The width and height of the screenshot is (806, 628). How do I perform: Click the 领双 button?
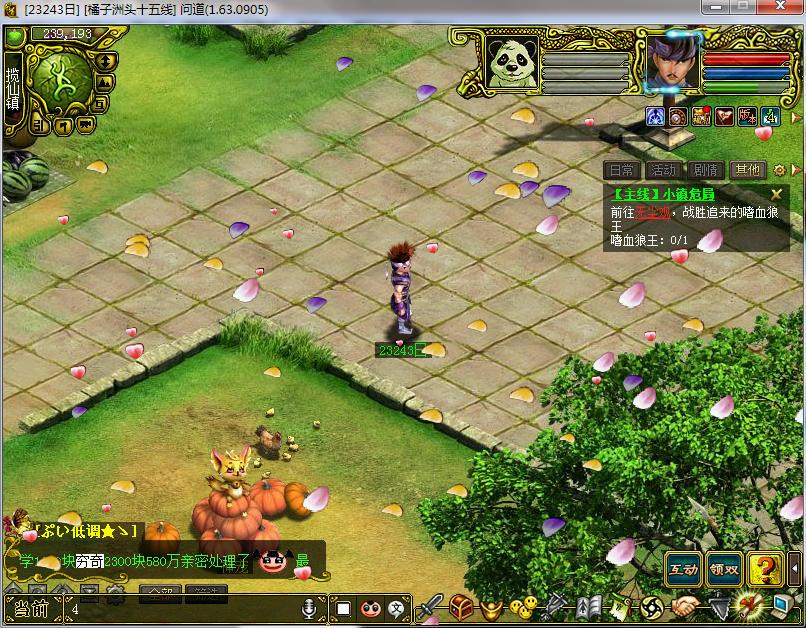pos(724,570)
